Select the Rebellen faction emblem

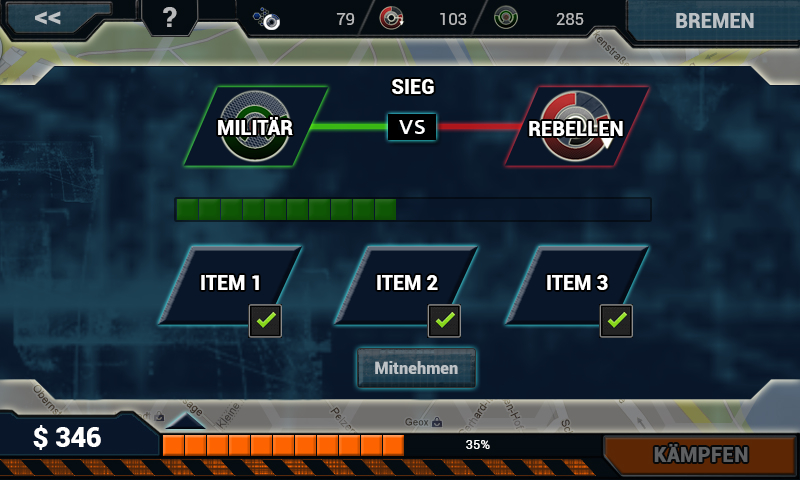tap(576, 127)
